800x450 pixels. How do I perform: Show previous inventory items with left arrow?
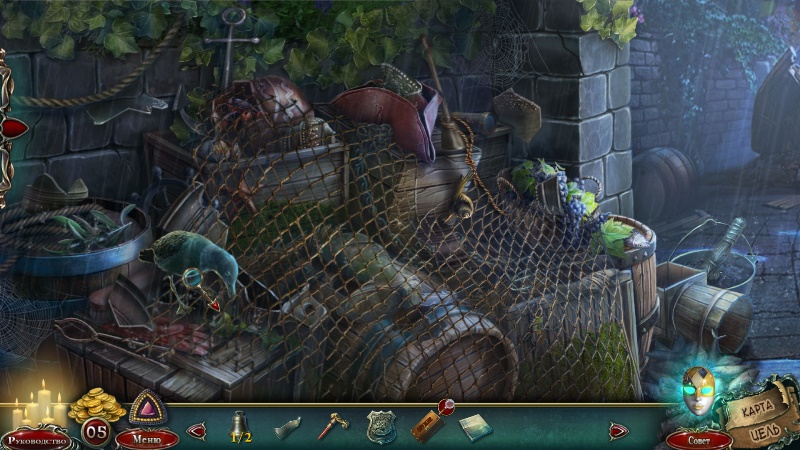pos(196,431)
